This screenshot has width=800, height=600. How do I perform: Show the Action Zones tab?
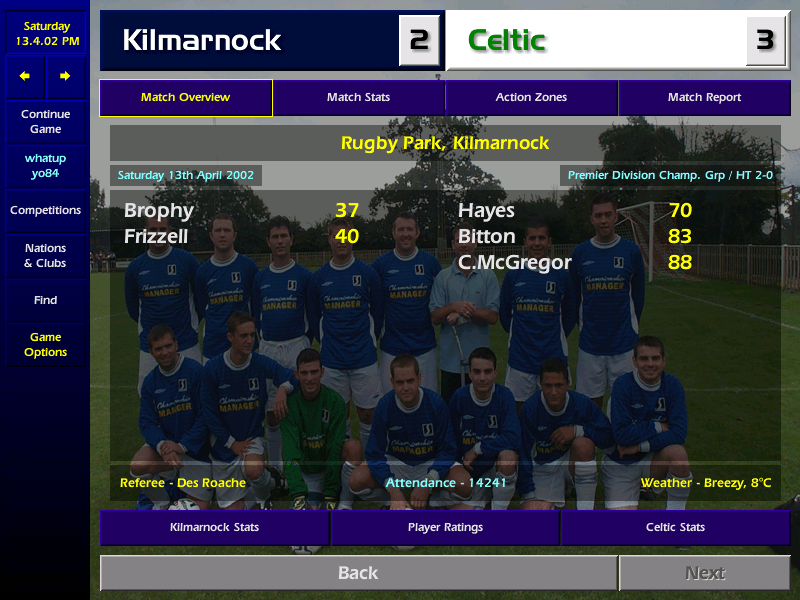531,98
